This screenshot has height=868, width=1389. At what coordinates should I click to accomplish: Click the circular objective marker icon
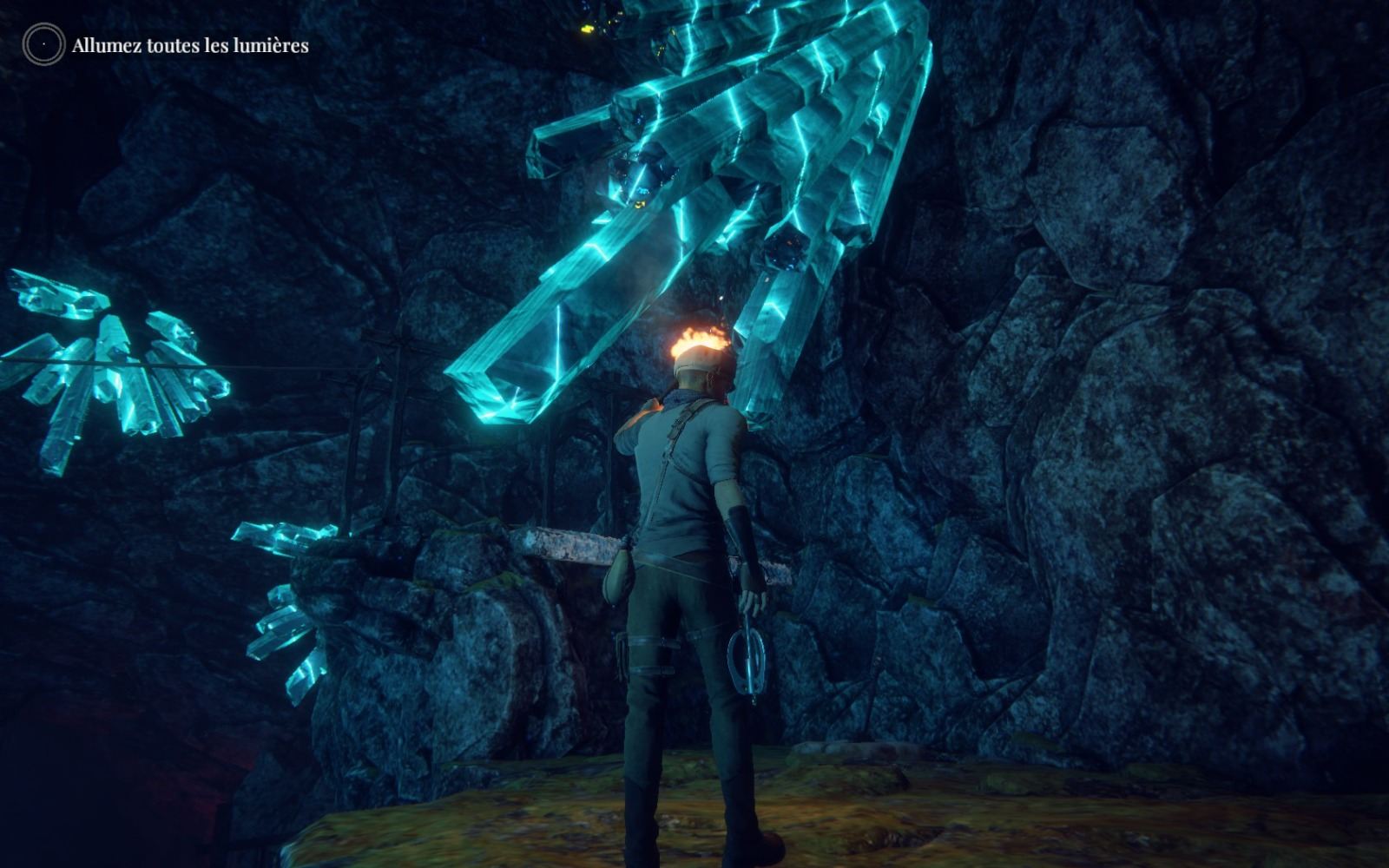pyautogui.click(x=43, y=44)
